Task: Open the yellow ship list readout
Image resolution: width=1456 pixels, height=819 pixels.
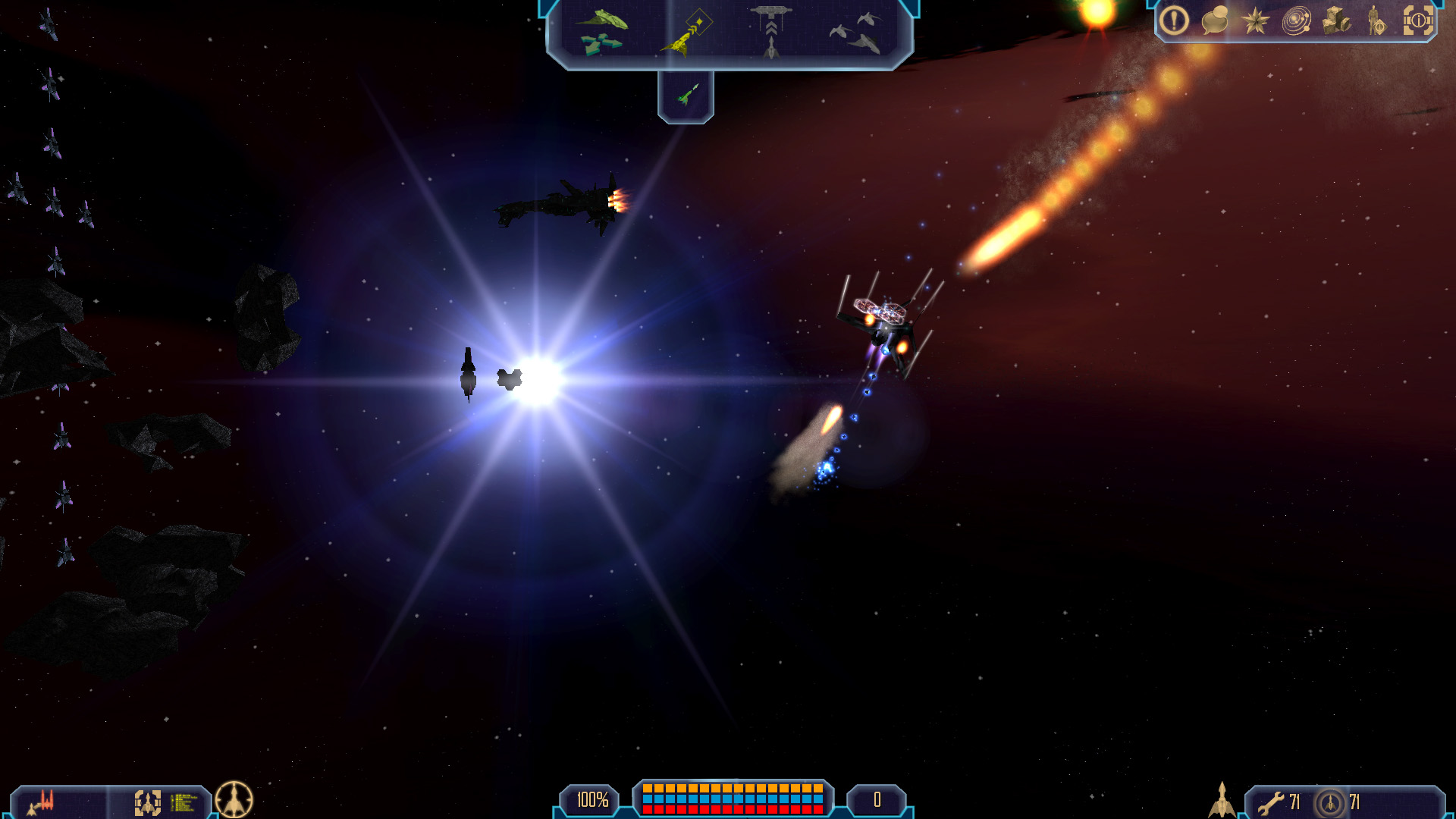Action: (184, 802)
